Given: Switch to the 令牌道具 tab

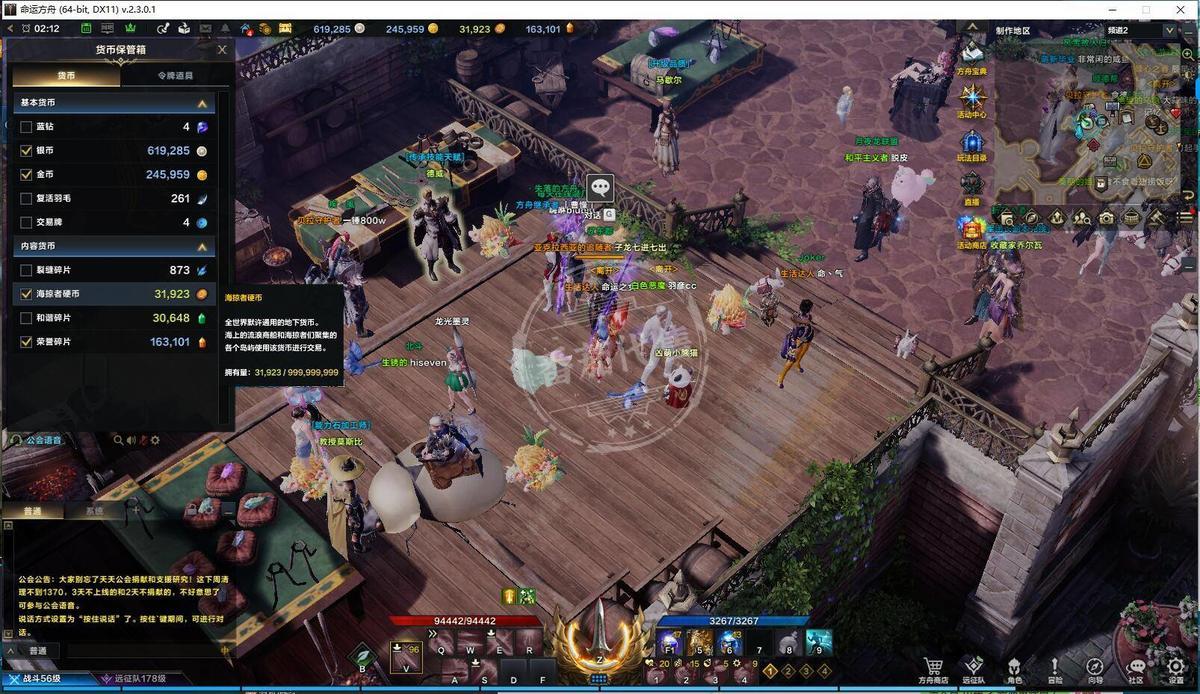Looking at the screenshot, I should click(x=175, y=75).
